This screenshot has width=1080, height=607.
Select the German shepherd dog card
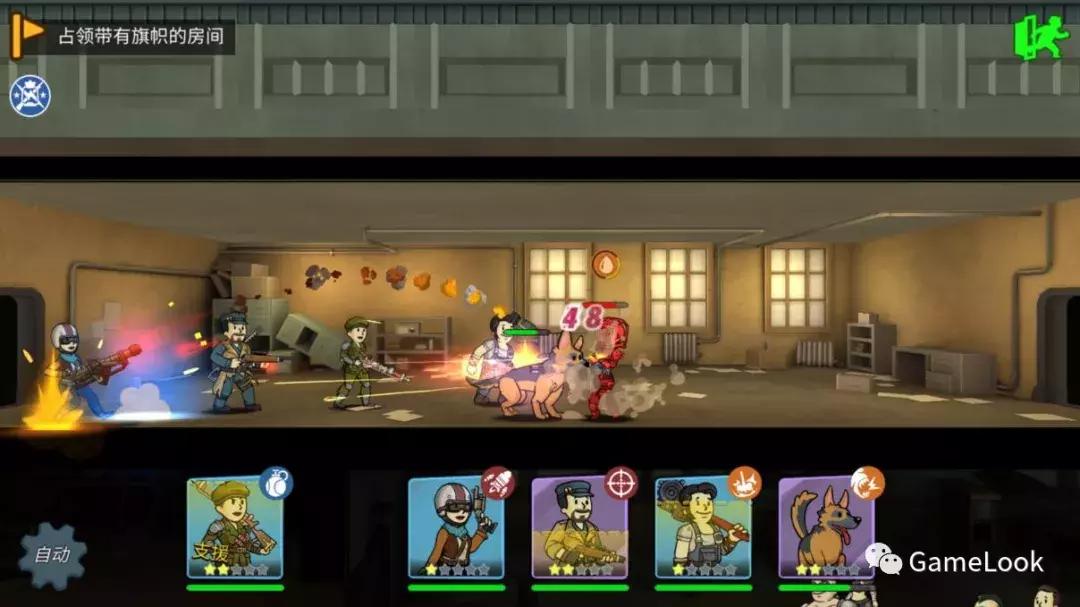coord(826,528)
